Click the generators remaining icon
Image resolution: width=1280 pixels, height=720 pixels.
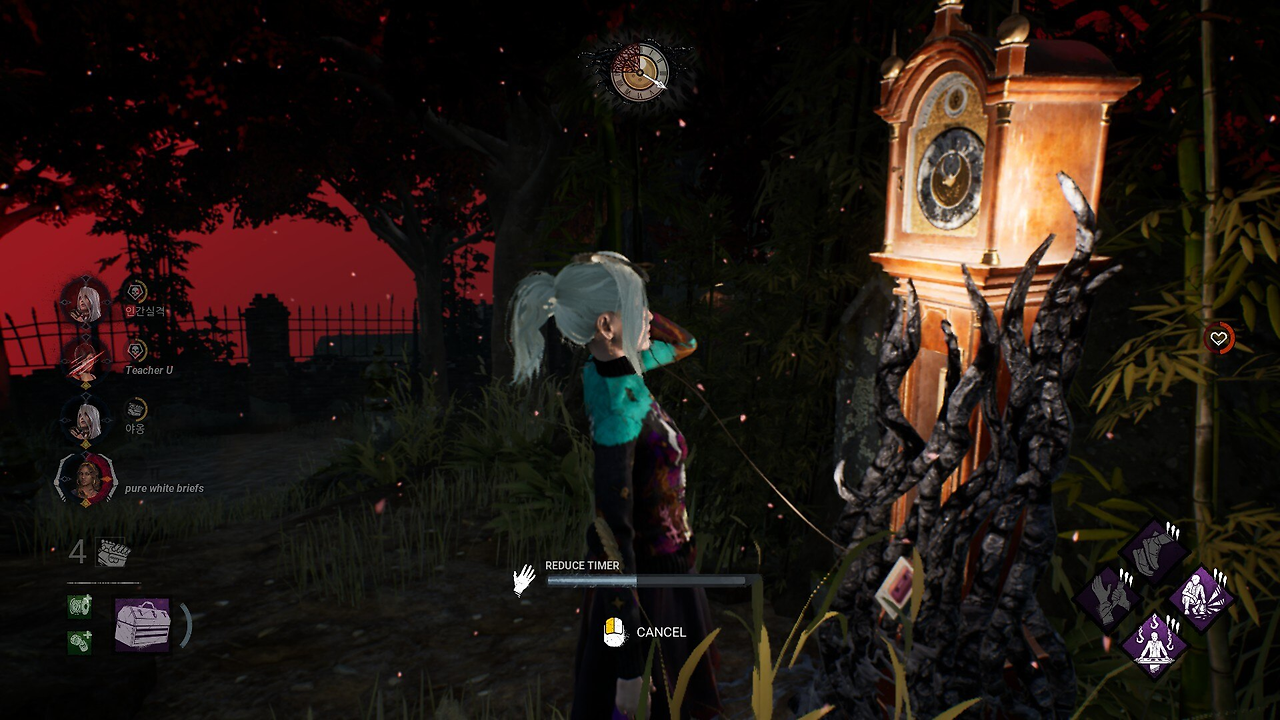tap(111, 552)
